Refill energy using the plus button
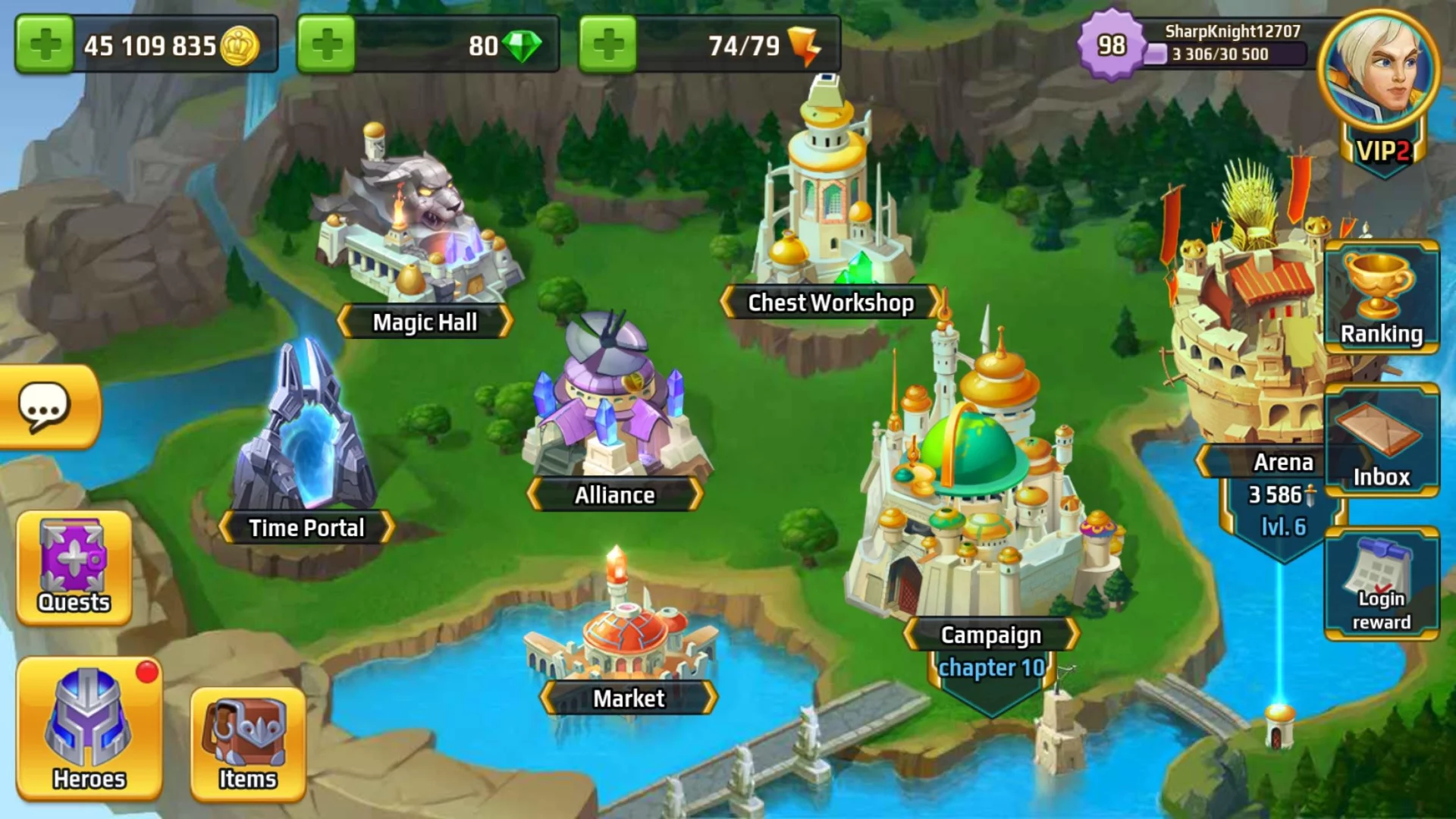 [608, 45]
